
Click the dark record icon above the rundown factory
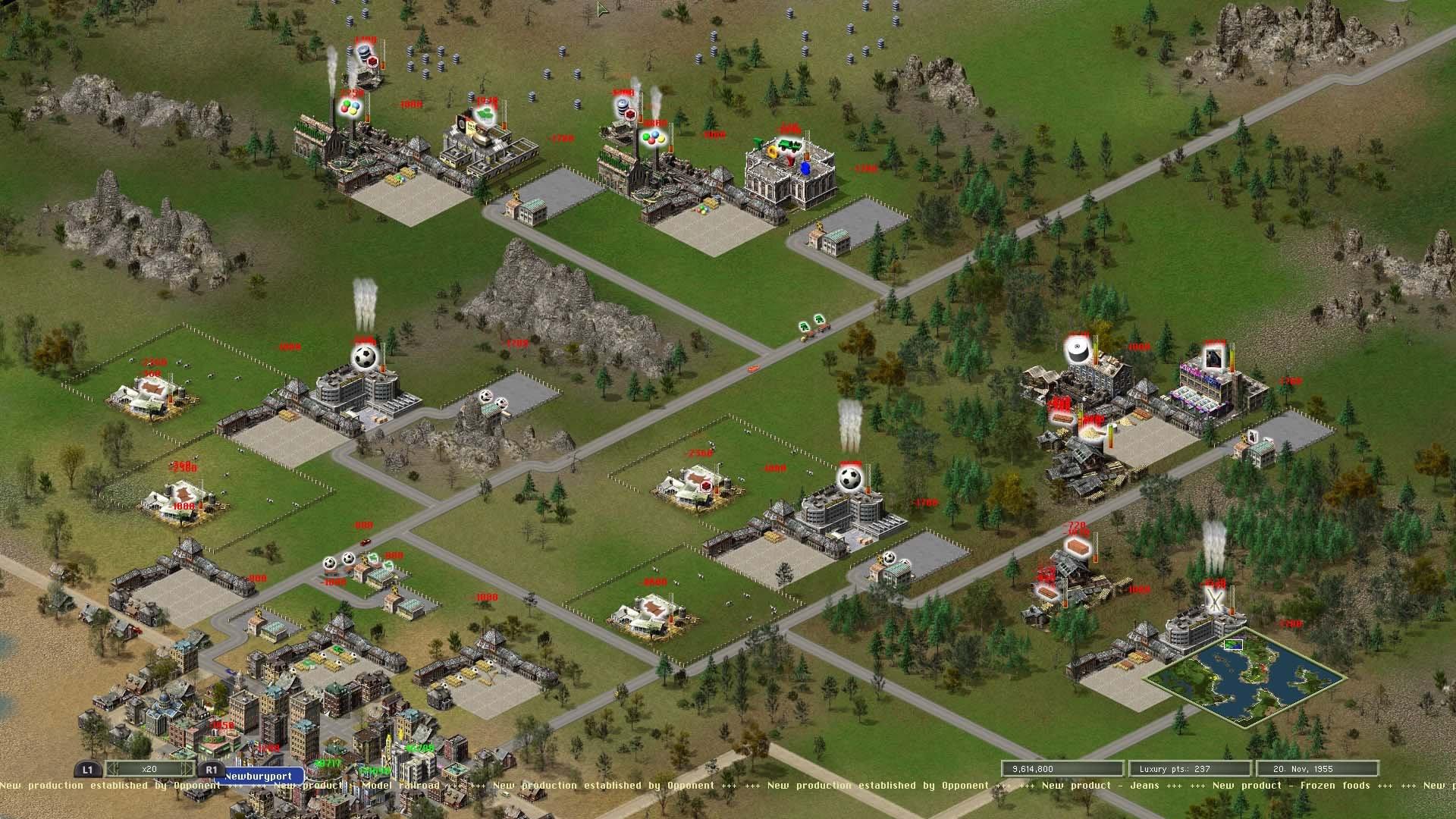[x=1077, y=350]
